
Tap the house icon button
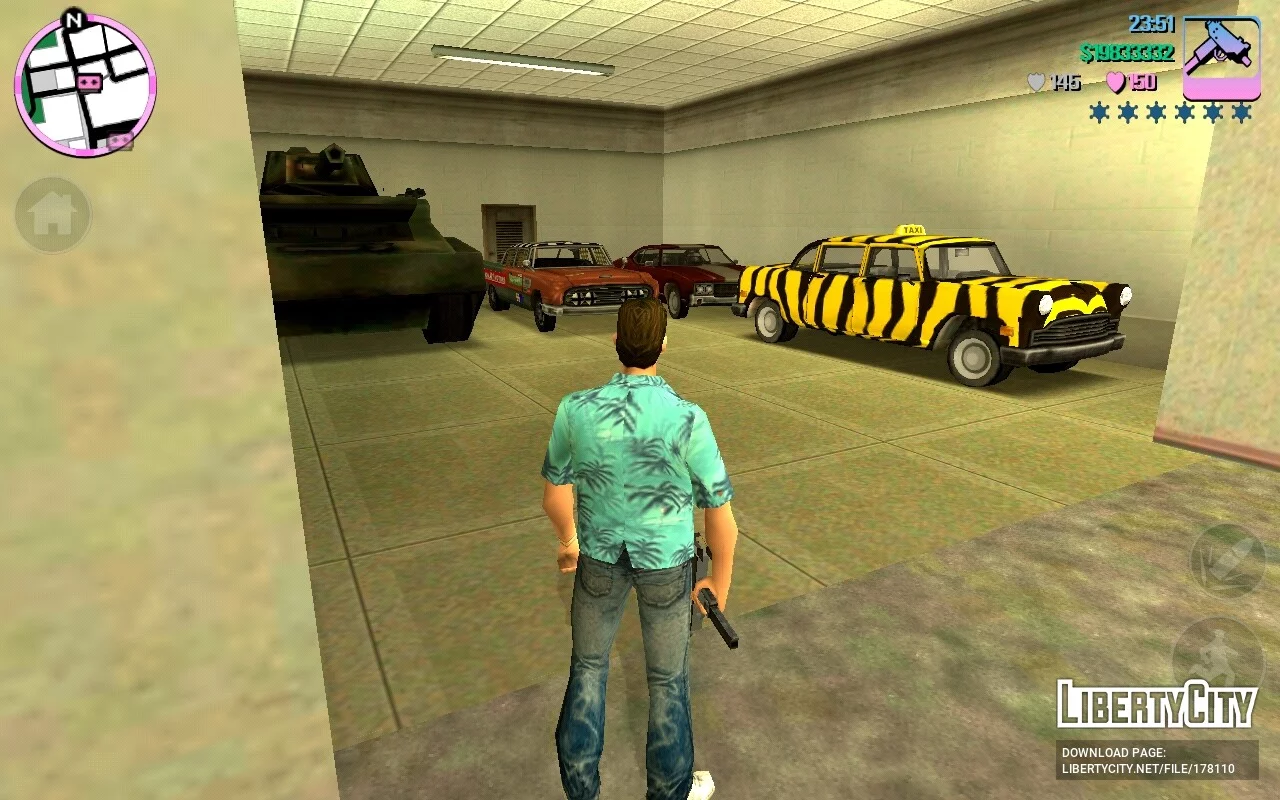pyautogui.click(x=53, y=214)
